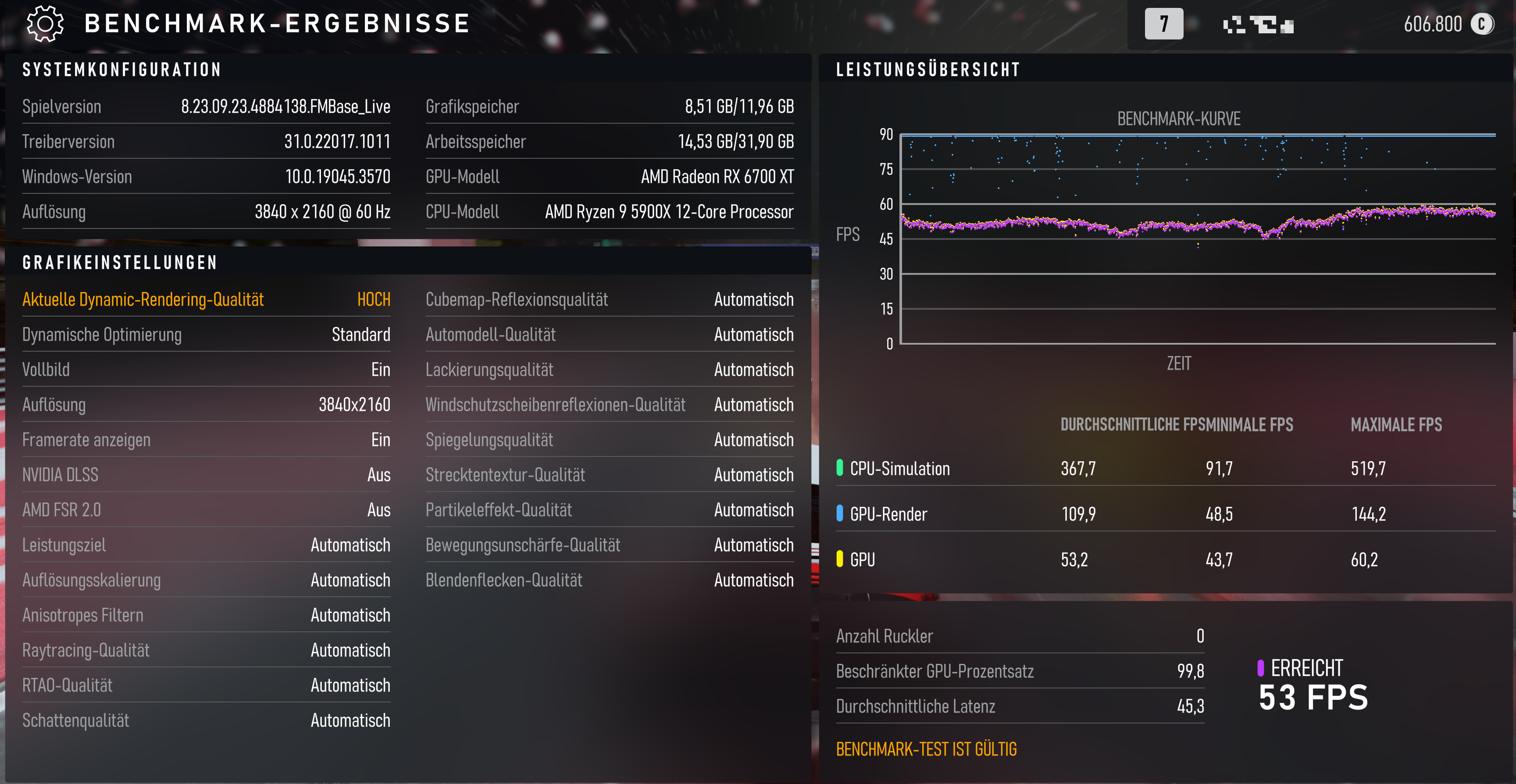Select the Leistungsübersicht panel header
This screenshot has height=784, width=1516.
click(927, 69)
